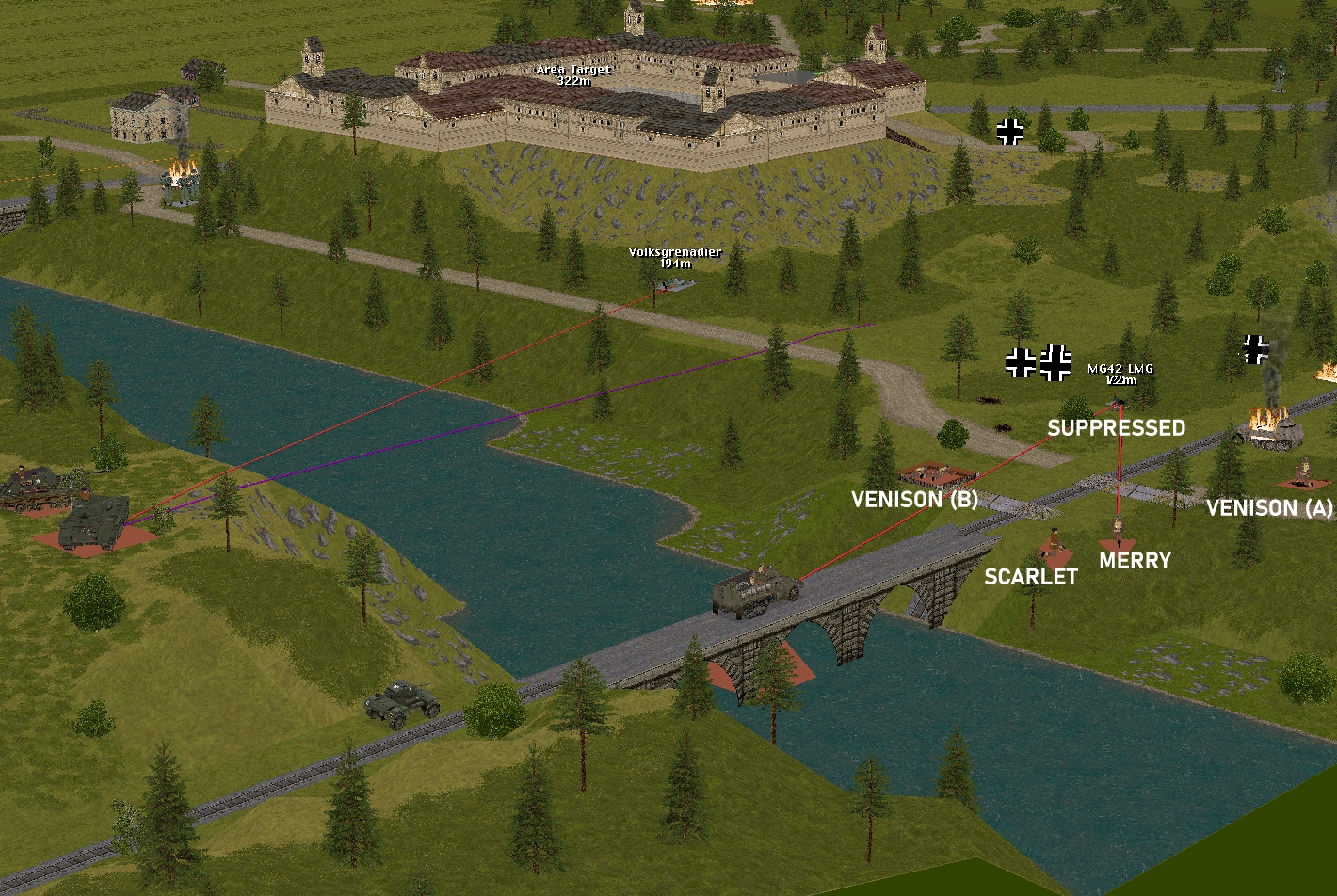Select the Volksgrenadier enemy target
This screenshot has height=896, width=1337.
(674, 283)
